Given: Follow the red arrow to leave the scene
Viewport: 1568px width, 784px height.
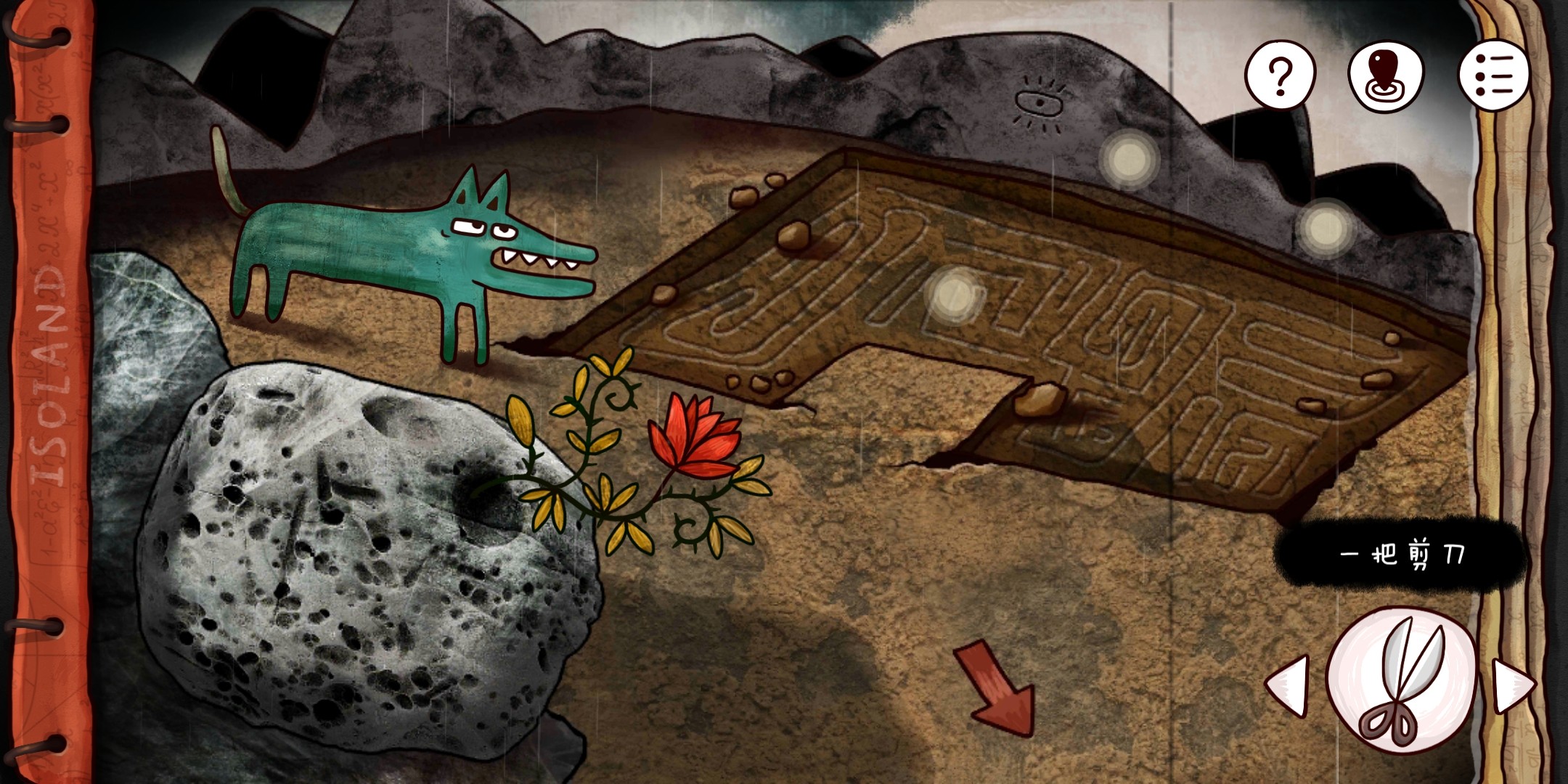Looking at the screenshot, I should click(997, 687).
